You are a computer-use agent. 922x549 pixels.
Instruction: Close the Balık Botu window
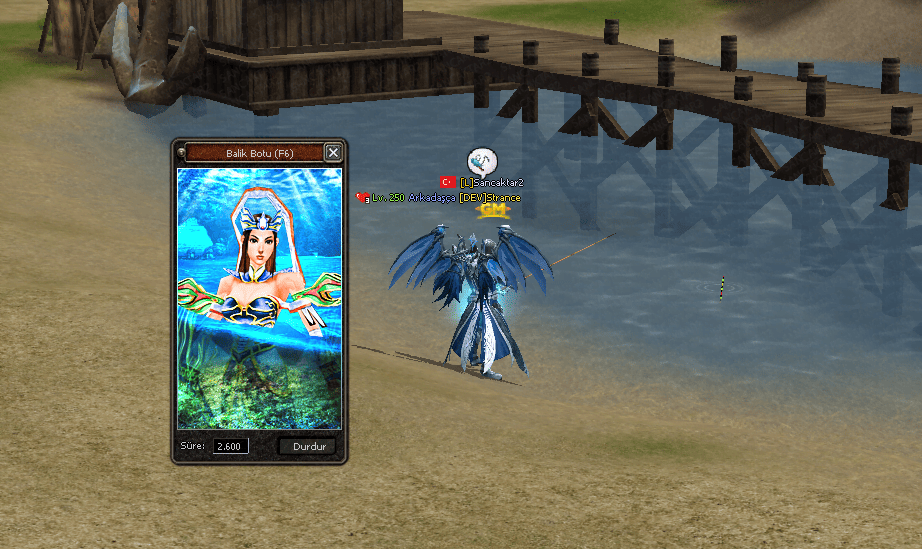333,152
